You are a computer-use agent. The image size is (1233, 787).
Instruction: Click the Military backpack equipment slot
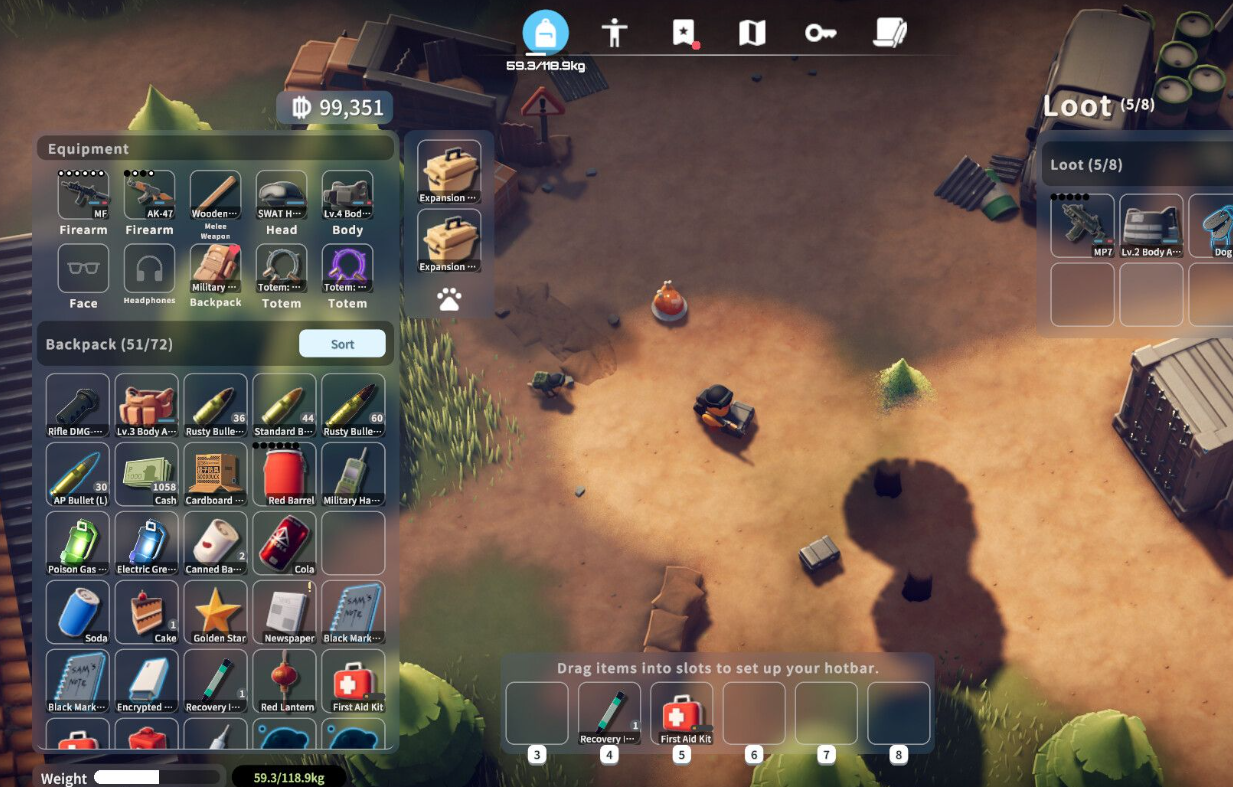(215, 270)
